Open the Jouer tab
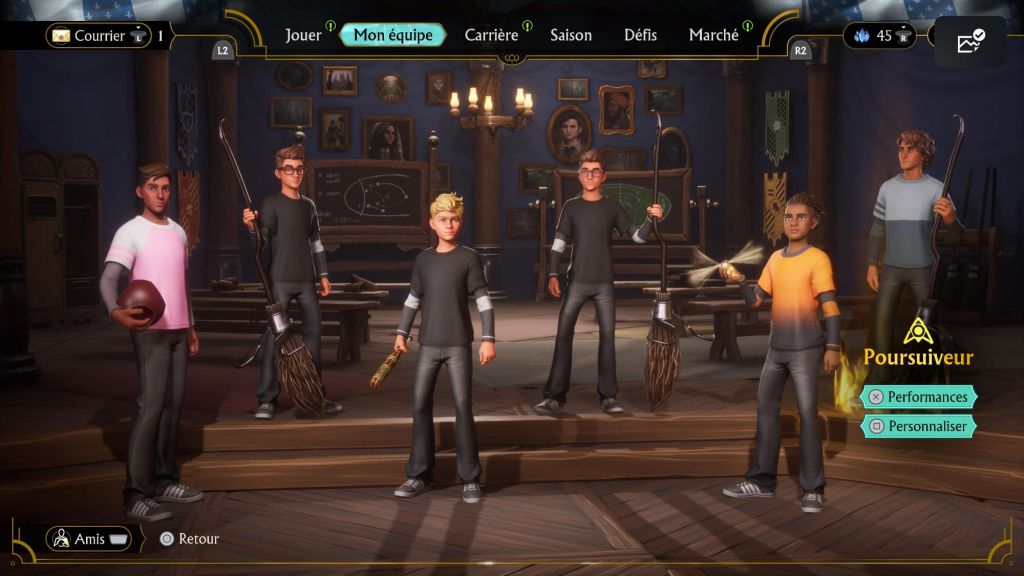Screen dimensions: 1024x576 [303, 35]
